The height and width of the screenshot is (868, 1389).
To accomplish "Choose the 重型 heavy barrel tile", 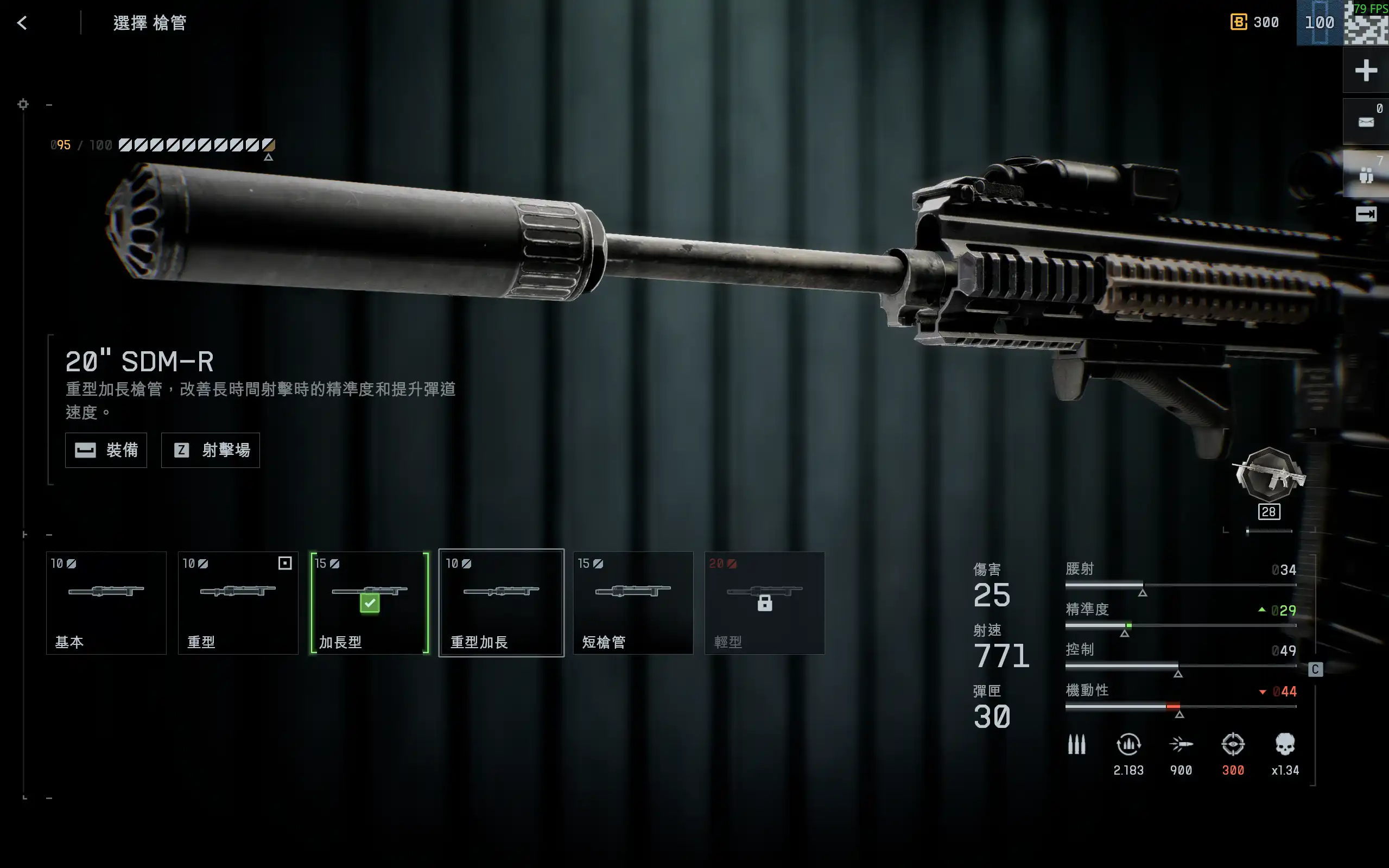I will [x=238, y=603].
